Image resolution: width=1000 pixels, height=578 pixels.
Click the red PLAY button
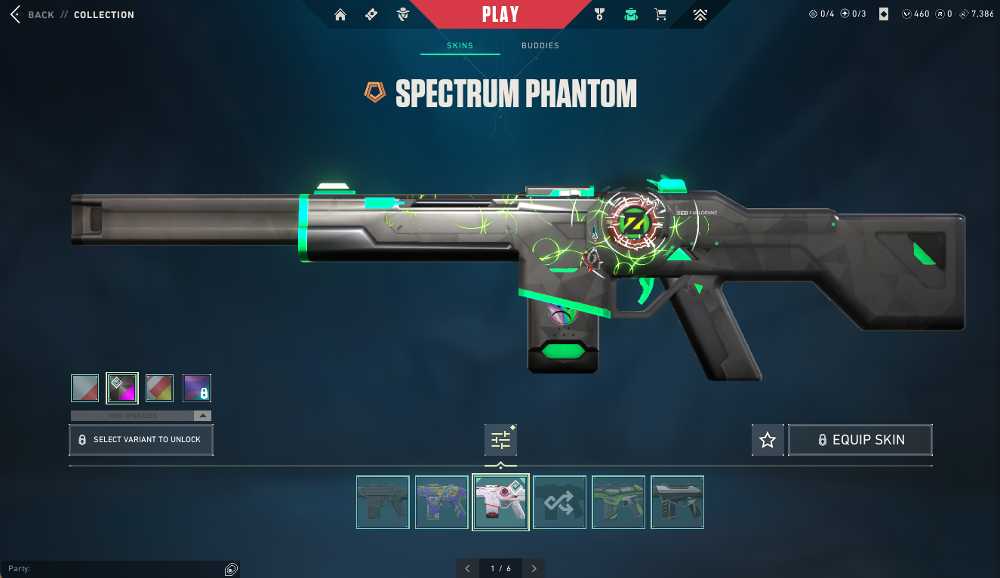(500, 14)
